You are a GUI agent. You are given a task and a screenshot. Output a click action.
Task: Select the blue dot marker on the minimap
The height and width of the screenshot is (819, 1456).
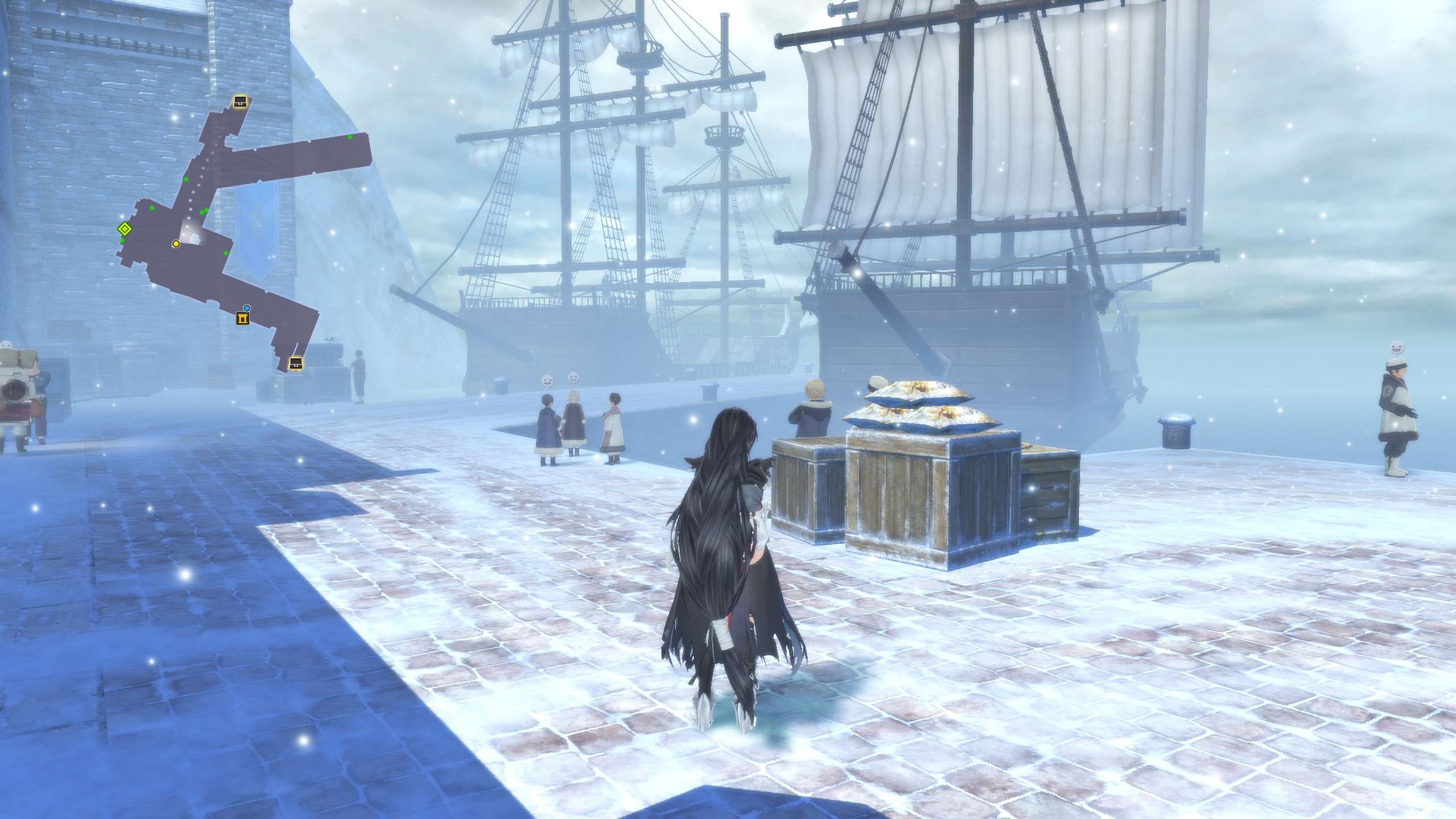(x=246, y=308)
